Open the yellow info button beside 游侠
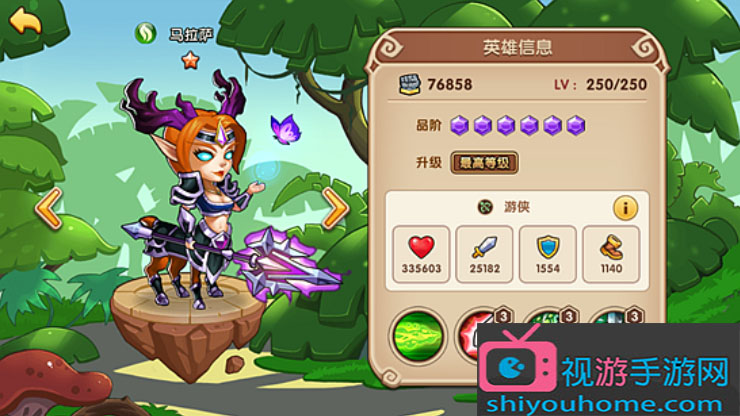Screen dimensions: 740x416 tap(625, 208)
